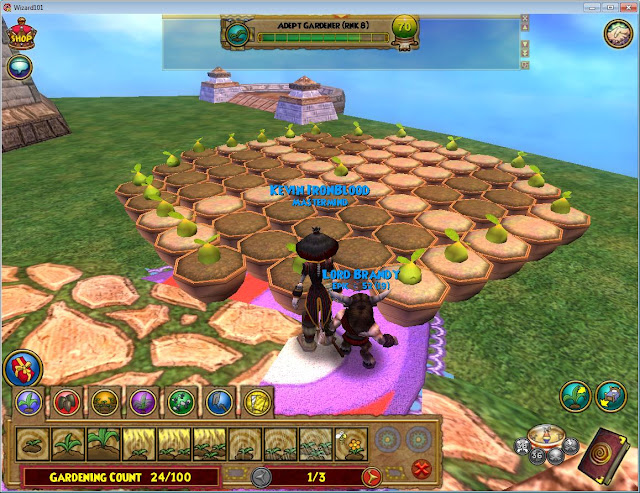This screenshot has height=493, width=640.
Task: Choose the blue gardening category tab
Action: click(x=218, y=401)
